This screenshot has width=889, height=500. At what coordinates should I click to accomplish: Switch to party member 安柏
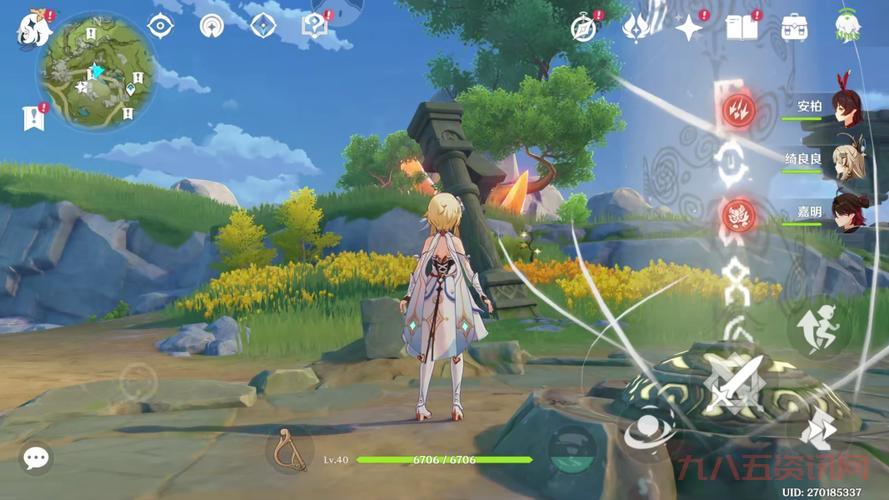tap(845, 109)
